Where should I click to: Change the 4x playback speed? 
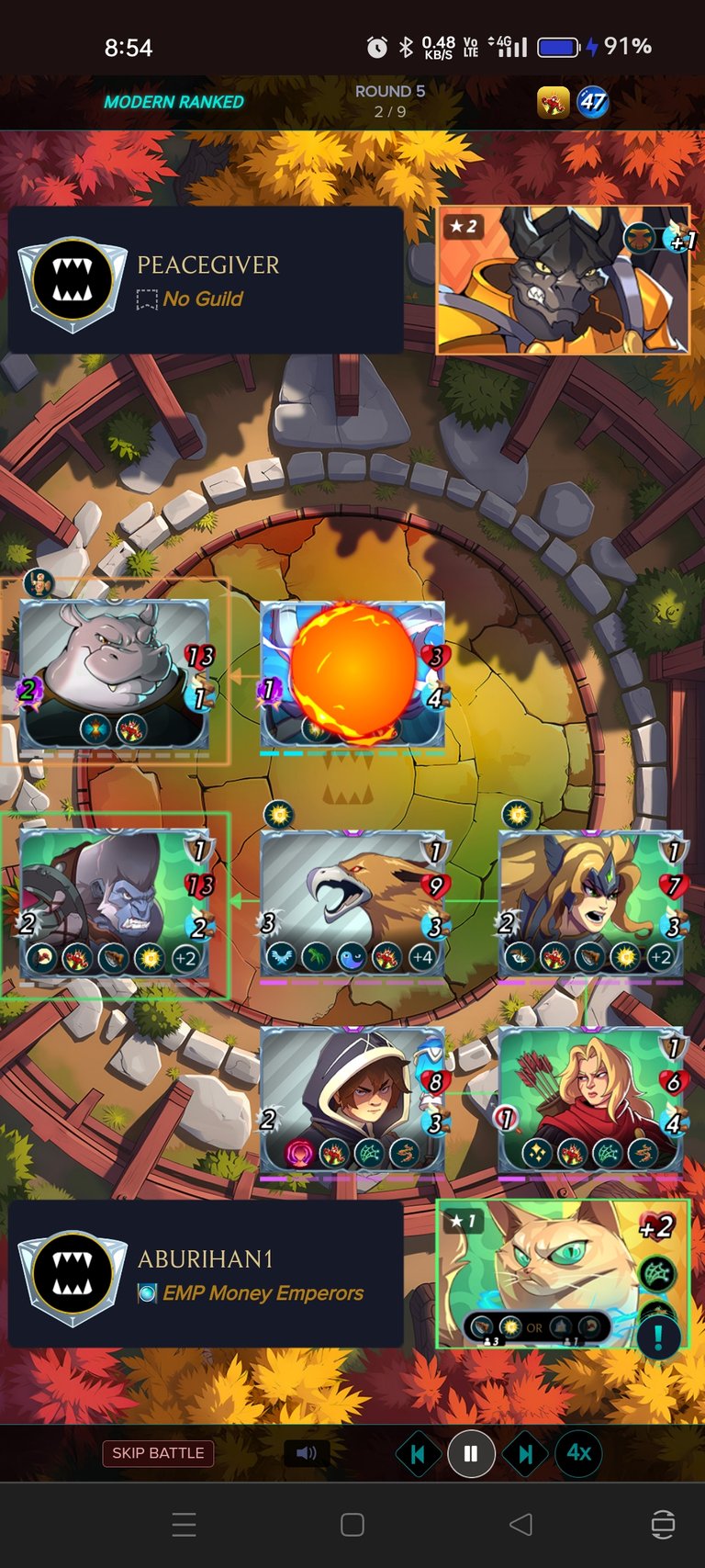tap(578, 1453)
